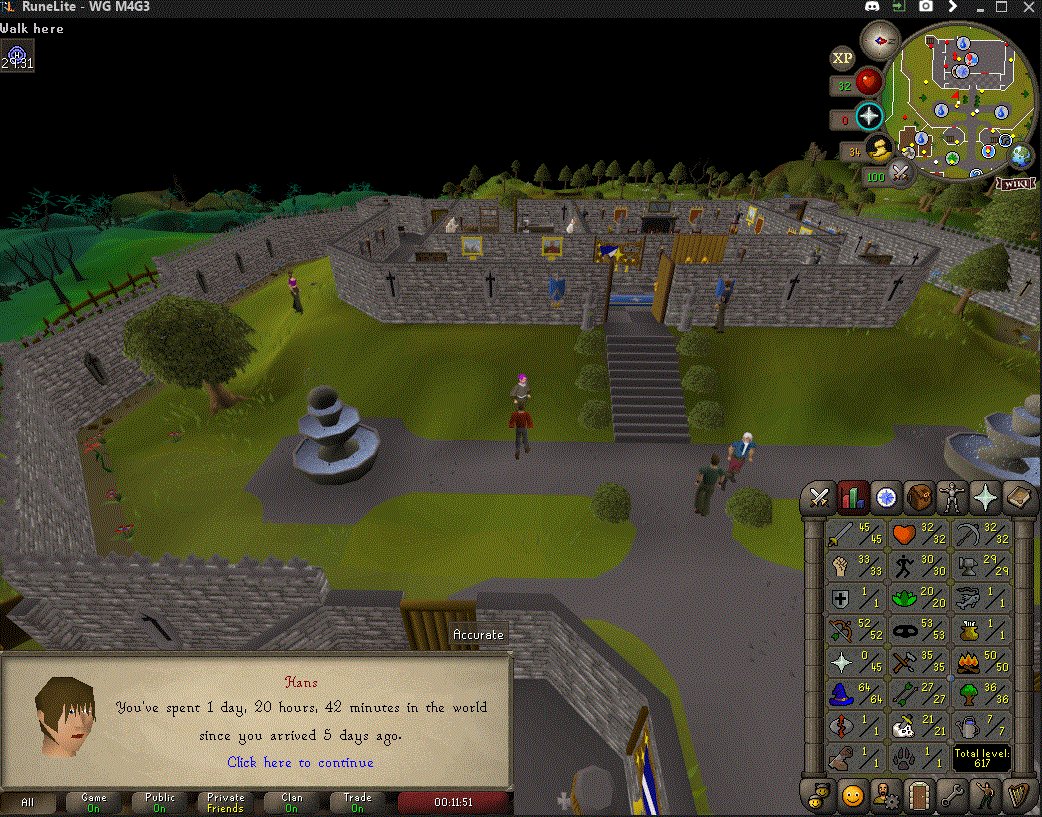
Task: Show the Worn Equipment tab
Action: (953, 496)
